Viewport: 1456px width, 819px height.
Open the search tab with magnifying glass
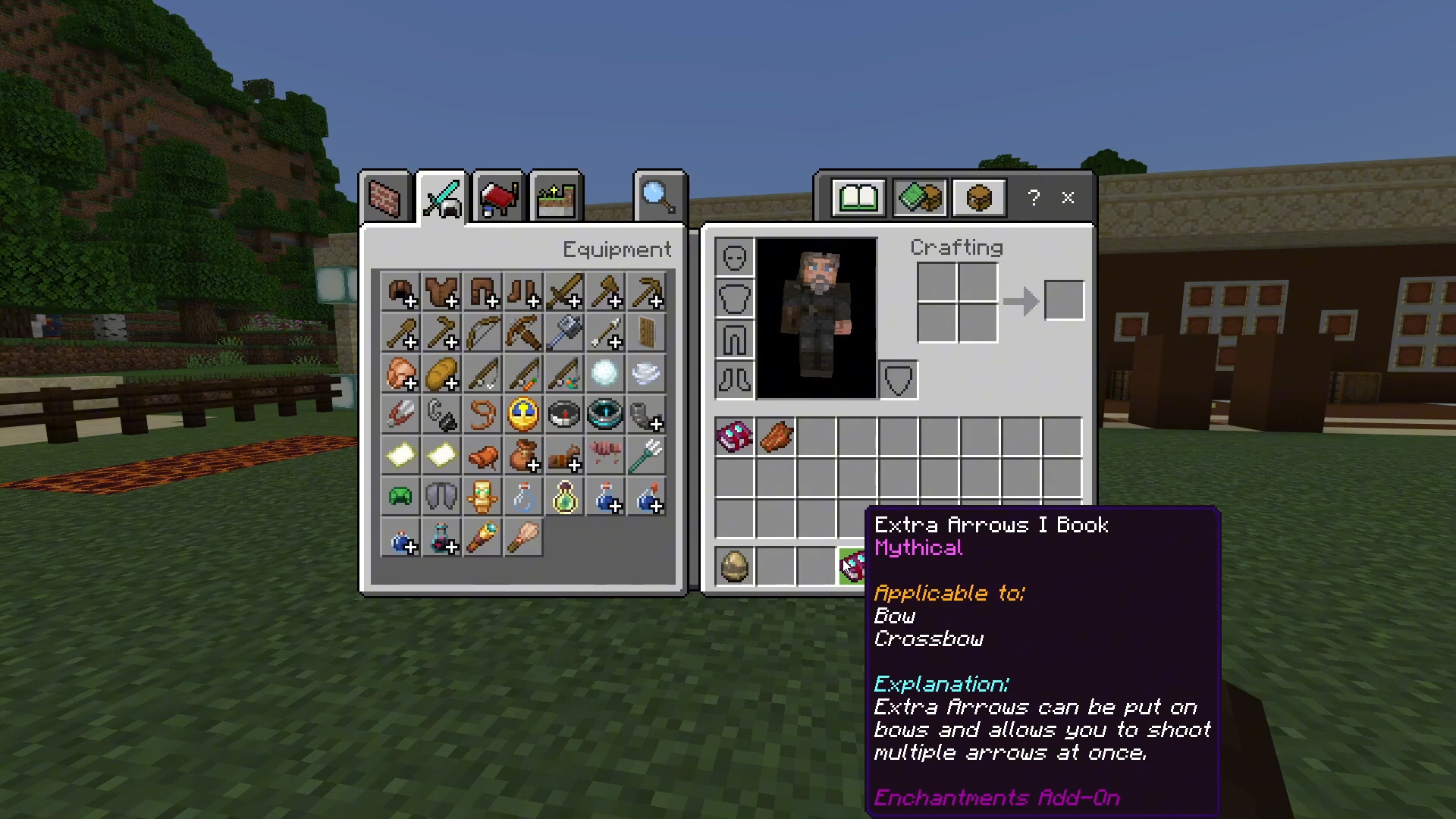[659, 197]
